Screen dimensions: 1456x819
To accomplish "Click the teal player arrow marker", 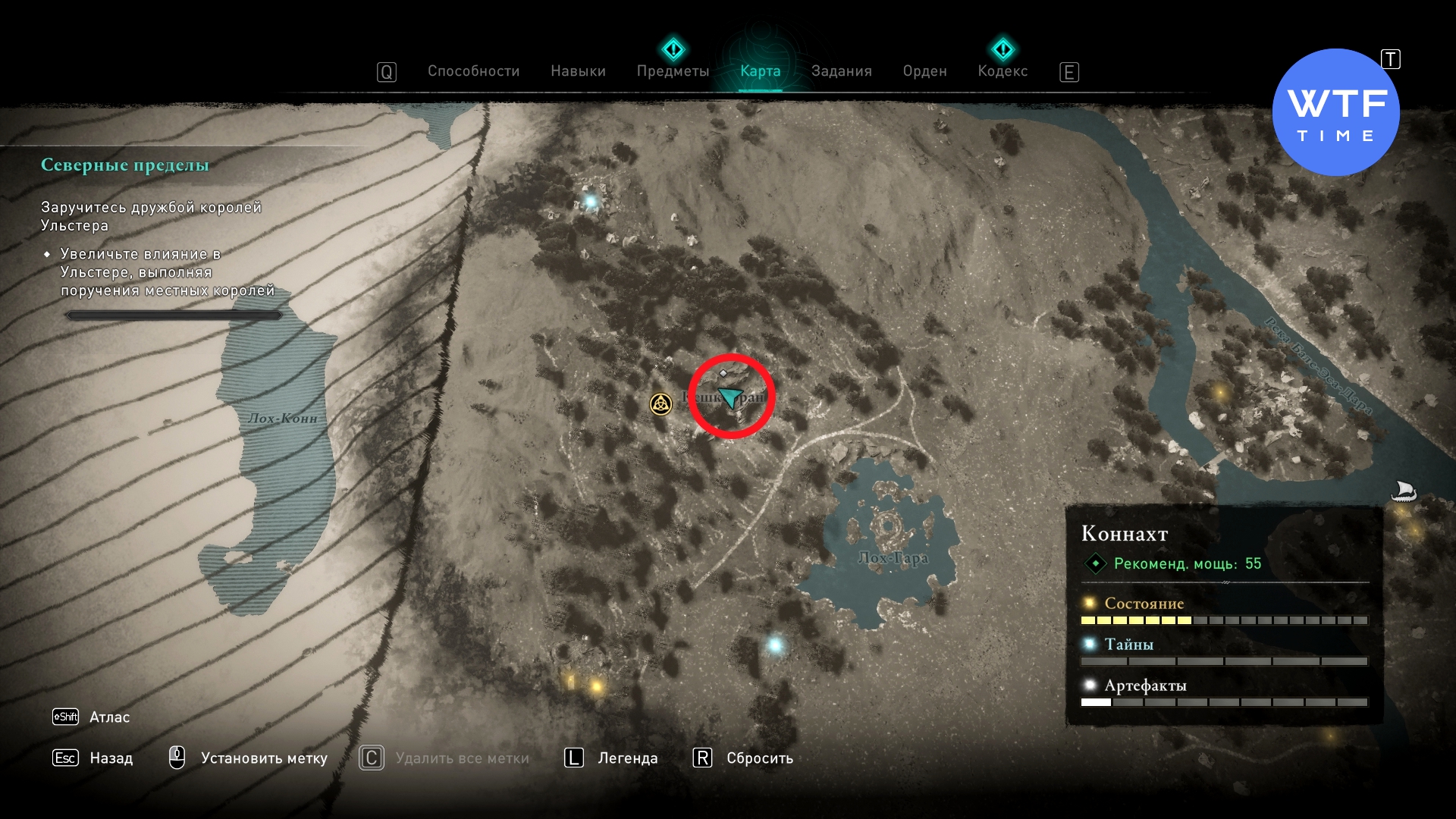I will [730, 397].
